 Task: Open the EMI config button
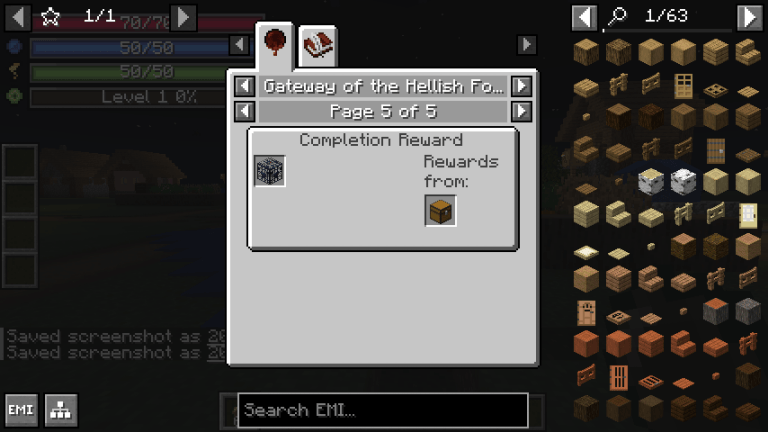click(x=21, y=410)
